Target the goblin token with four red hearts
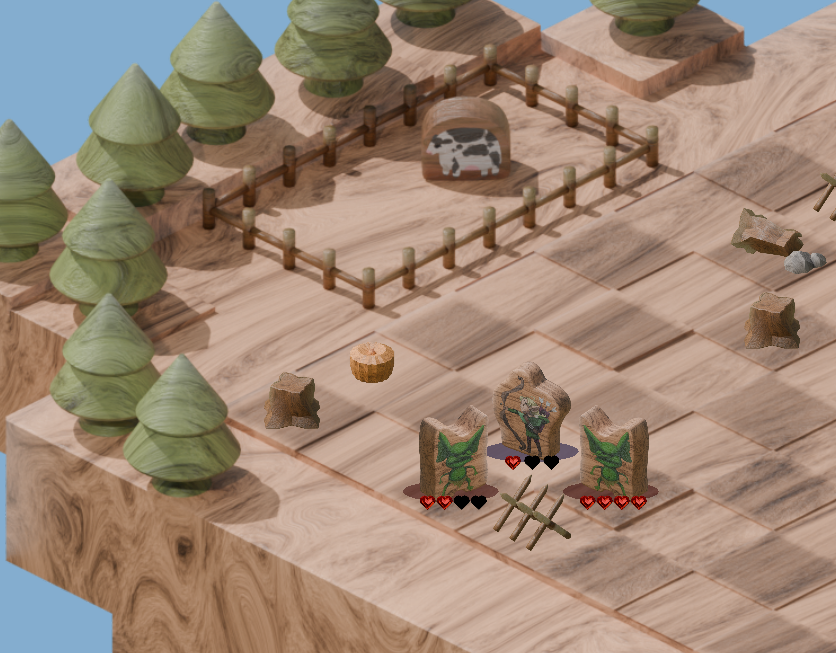The height and width of the screenshot is (653, 836). coord(612,453)
